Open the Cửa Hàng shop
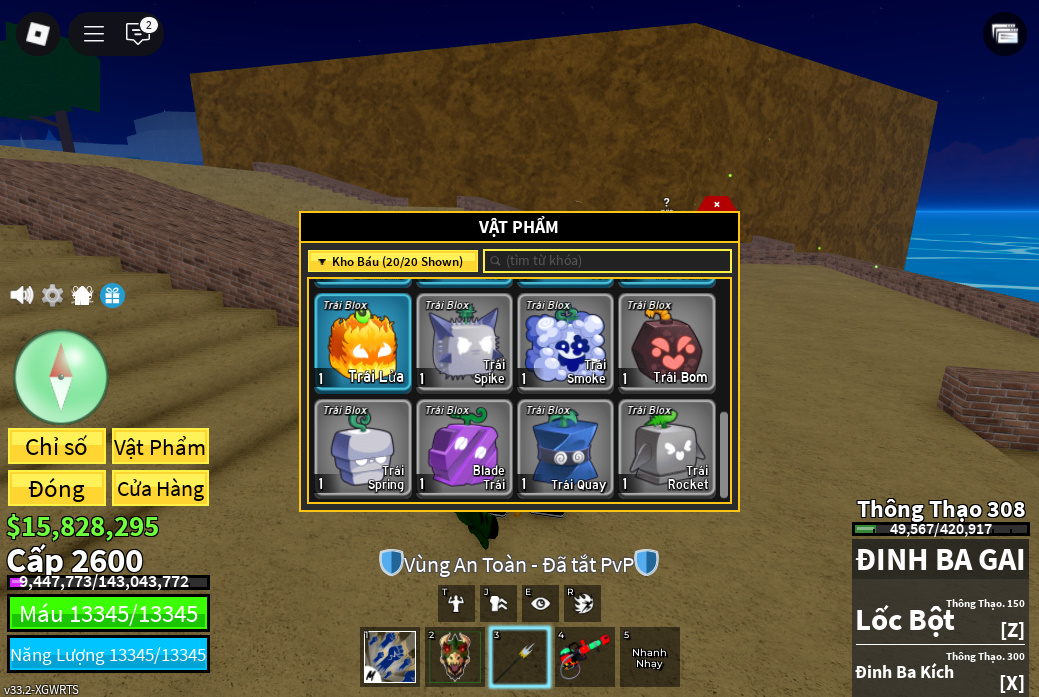Viewport: 1039px width, 697px height. [160, 489]
